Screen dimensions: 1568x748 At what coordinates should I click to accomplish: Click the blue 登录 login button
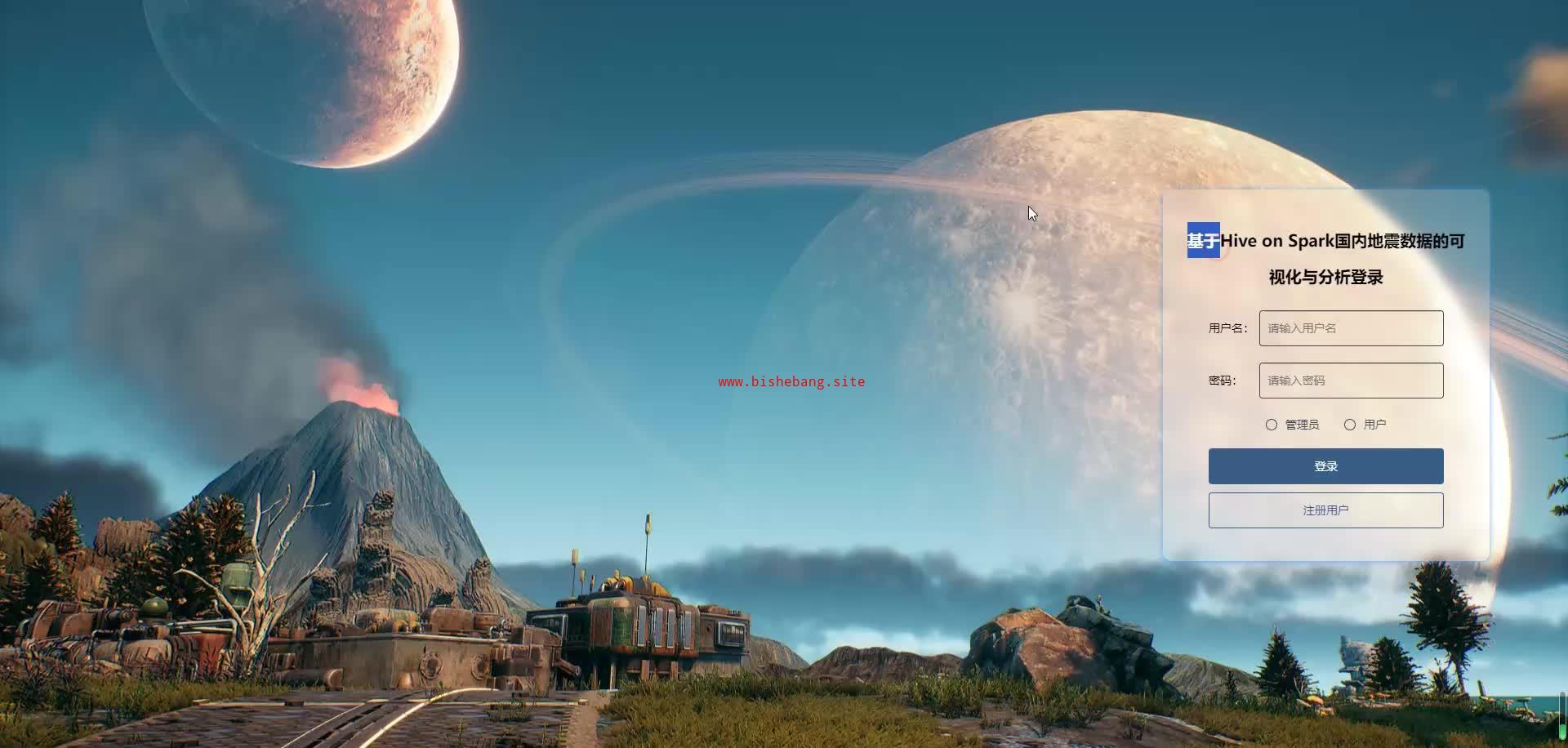tap(1325, 466)
